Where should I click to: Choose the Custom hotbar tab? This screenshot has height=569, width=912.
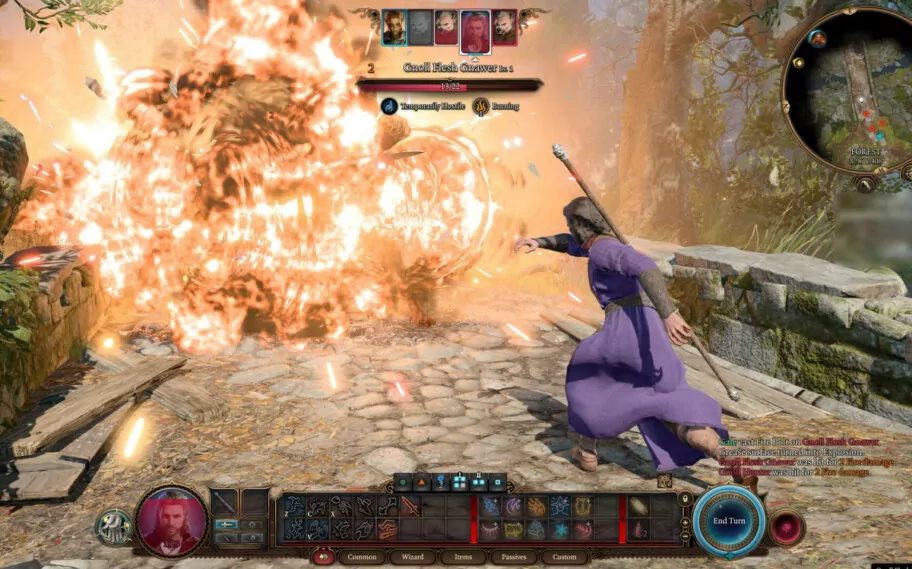pyautogui.click(x=565, y=557)
